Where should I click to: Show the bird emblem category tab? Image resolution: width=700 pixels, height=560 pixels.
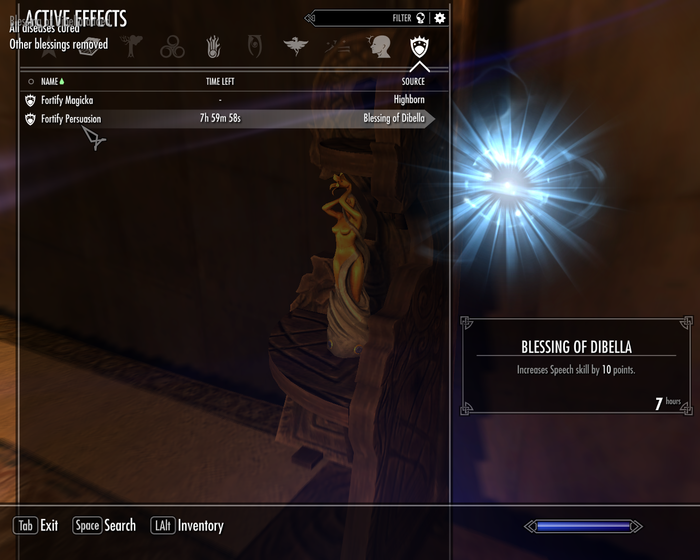(x=296, y=46)
